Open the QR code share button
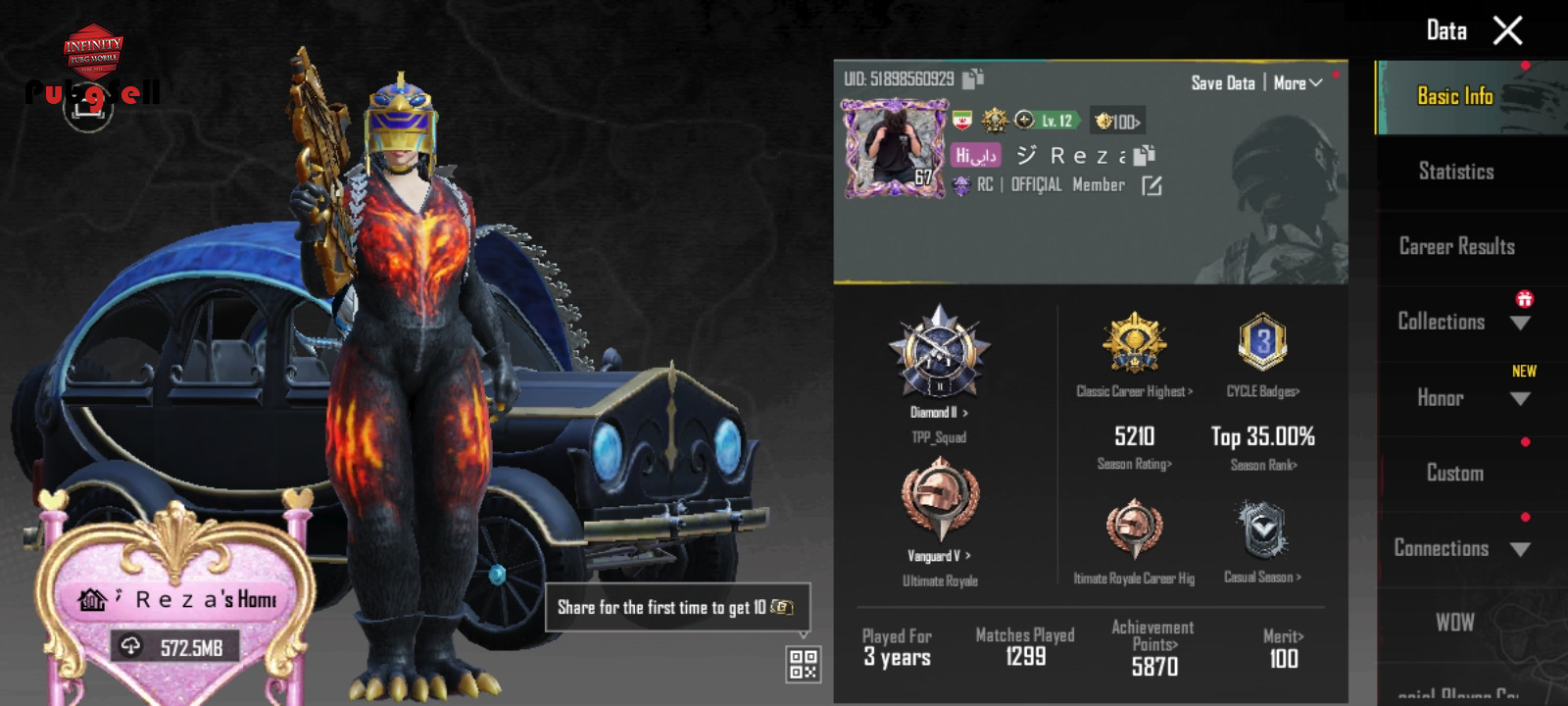This screenshot has height=706, width=1568. click(x=803, y=664)
